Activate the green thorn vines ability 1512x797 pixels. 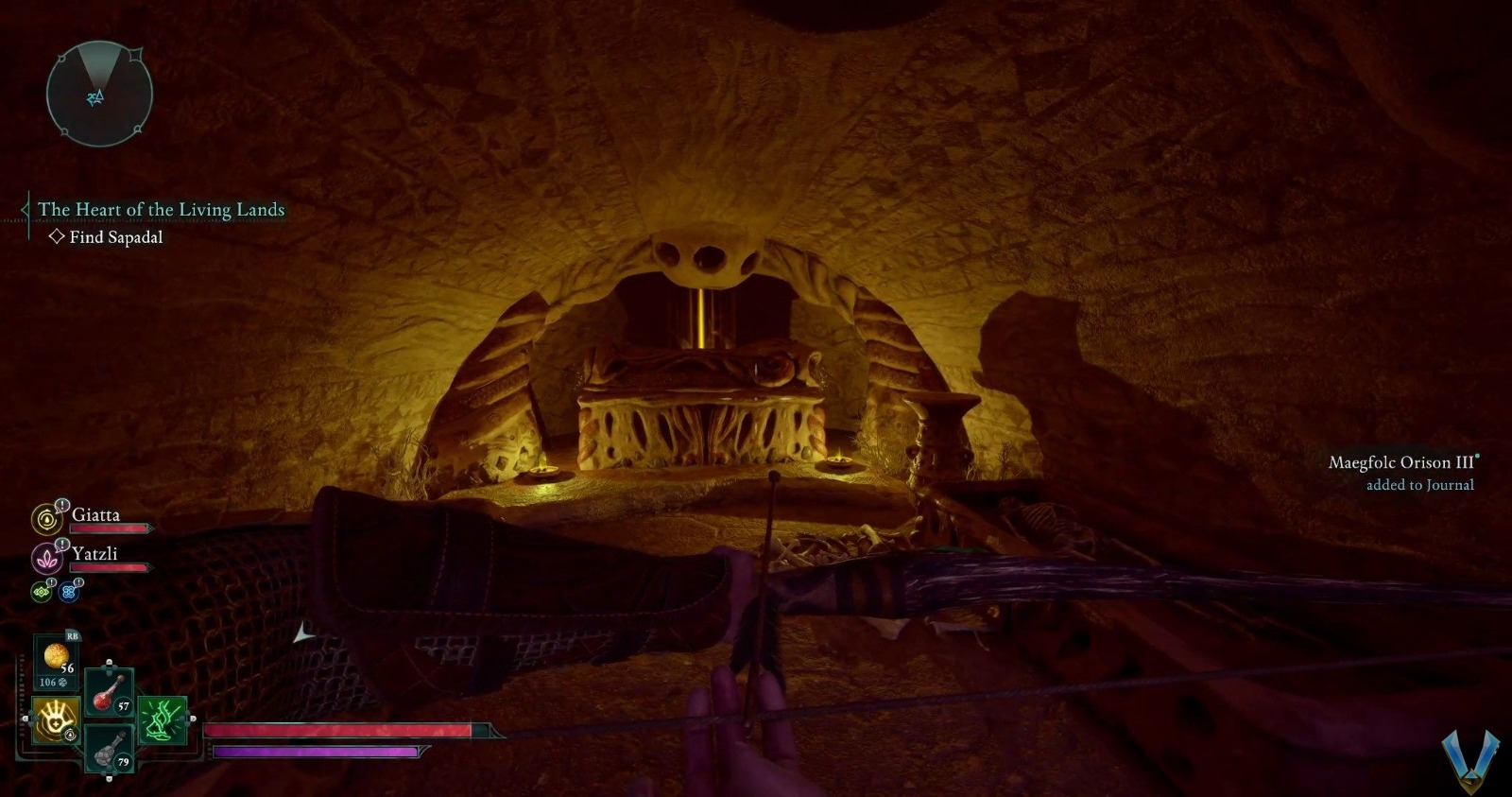pyautogui.click(x=163, y=720)
